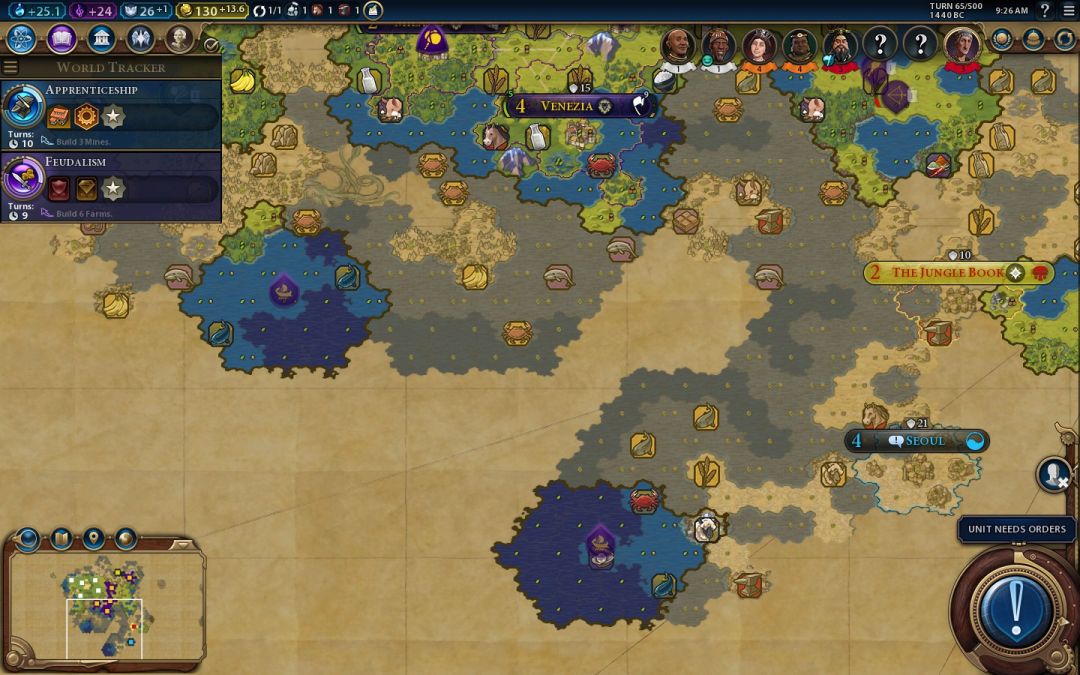Toggle the World Tracker list menu

point(11,67)
